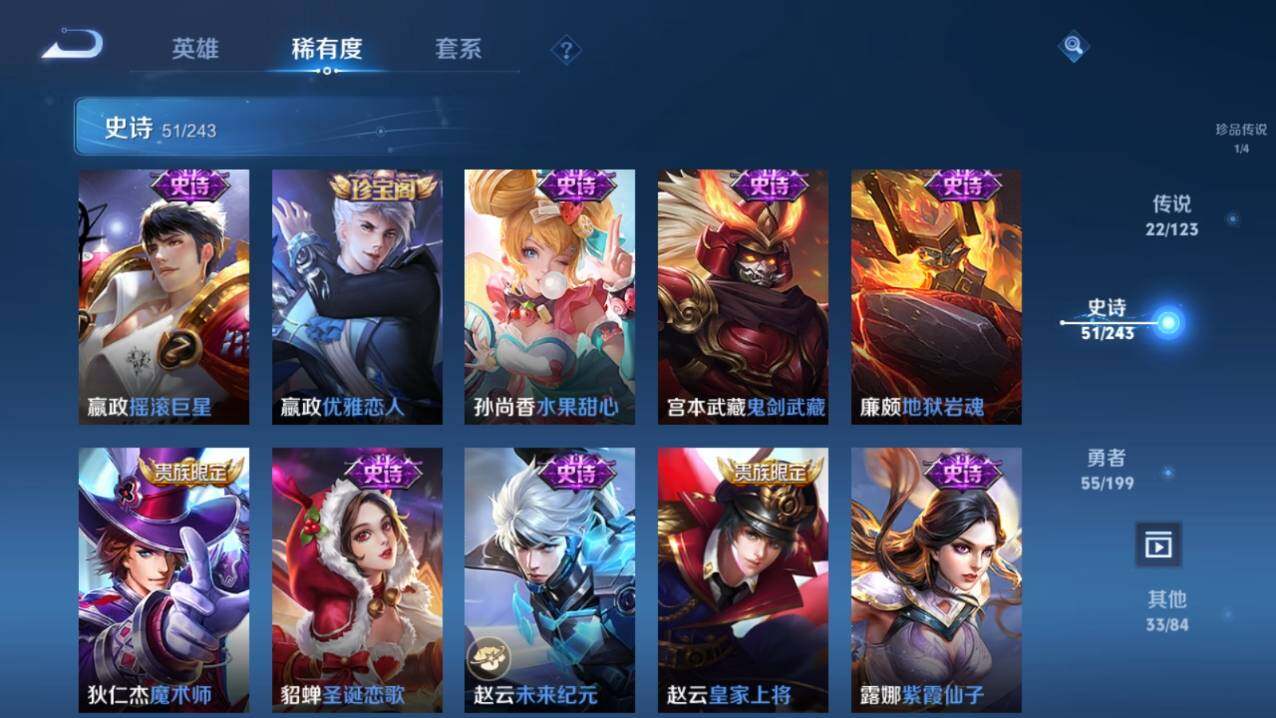Choose the 嬴政 优雅恋人 skin card
This screenshot has width=1276, height=718.
[x=357, y=296]
